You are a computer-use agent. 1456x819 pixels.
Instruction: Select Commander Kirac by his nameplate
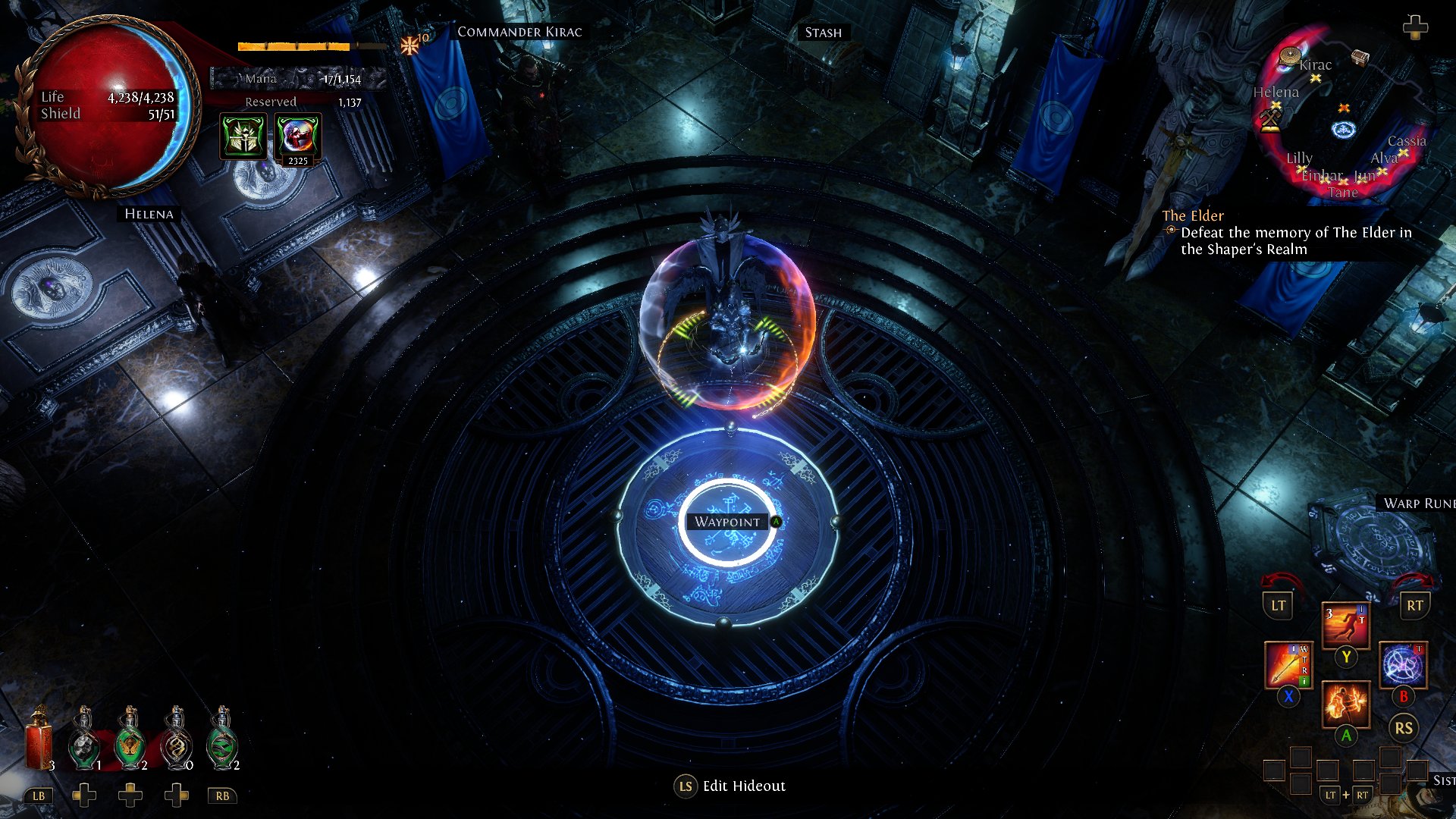click(519, 32)
